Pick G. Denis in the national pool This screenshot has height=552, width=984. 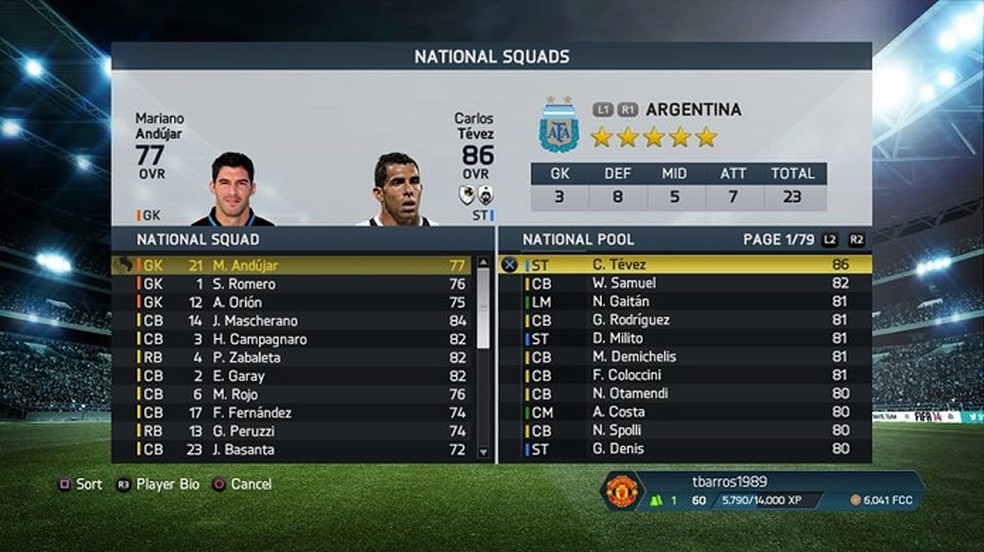pyautogui.click(x=685, y=449)
